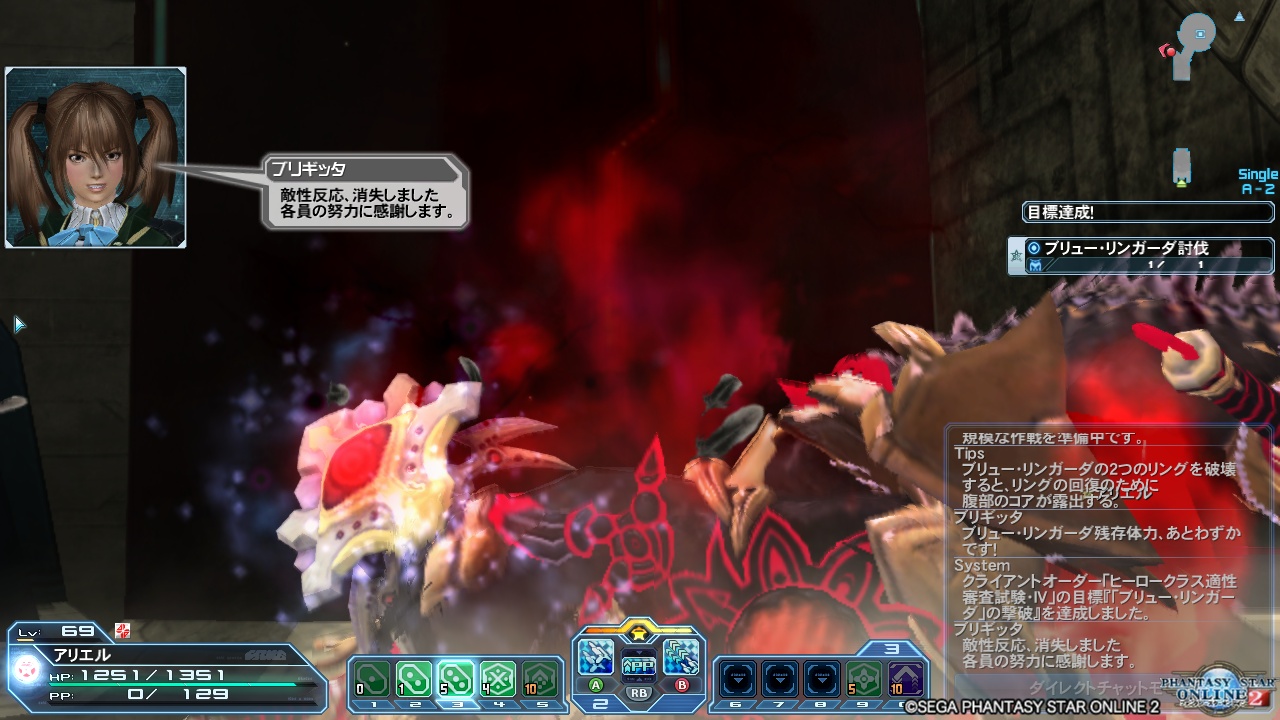Screen dimensions: 1280x720
Task: Toggle the A action button on the weapon palette
Action: [x=594, y=684]
